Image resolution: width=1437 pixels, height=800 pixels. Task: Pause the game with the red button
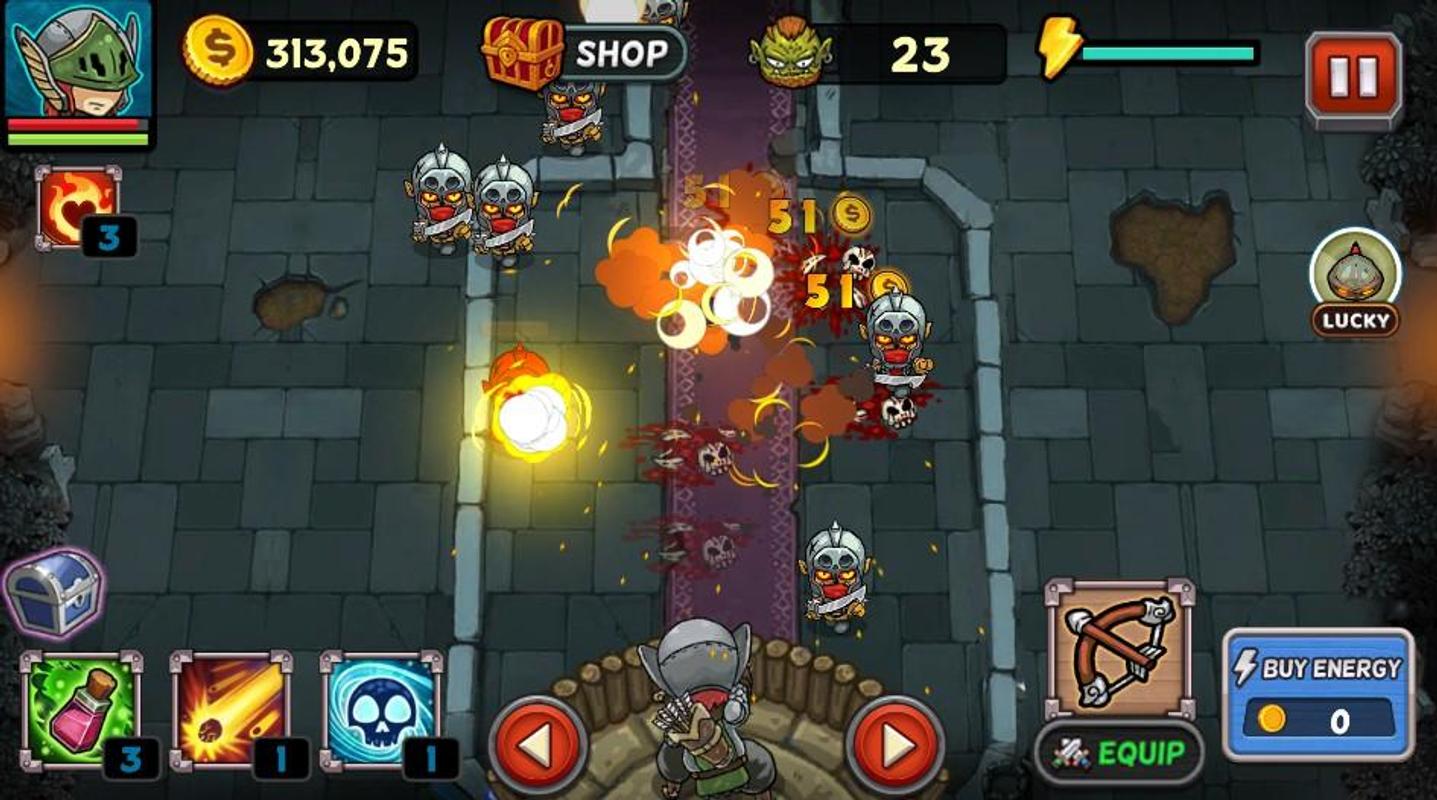(1353, 78)
